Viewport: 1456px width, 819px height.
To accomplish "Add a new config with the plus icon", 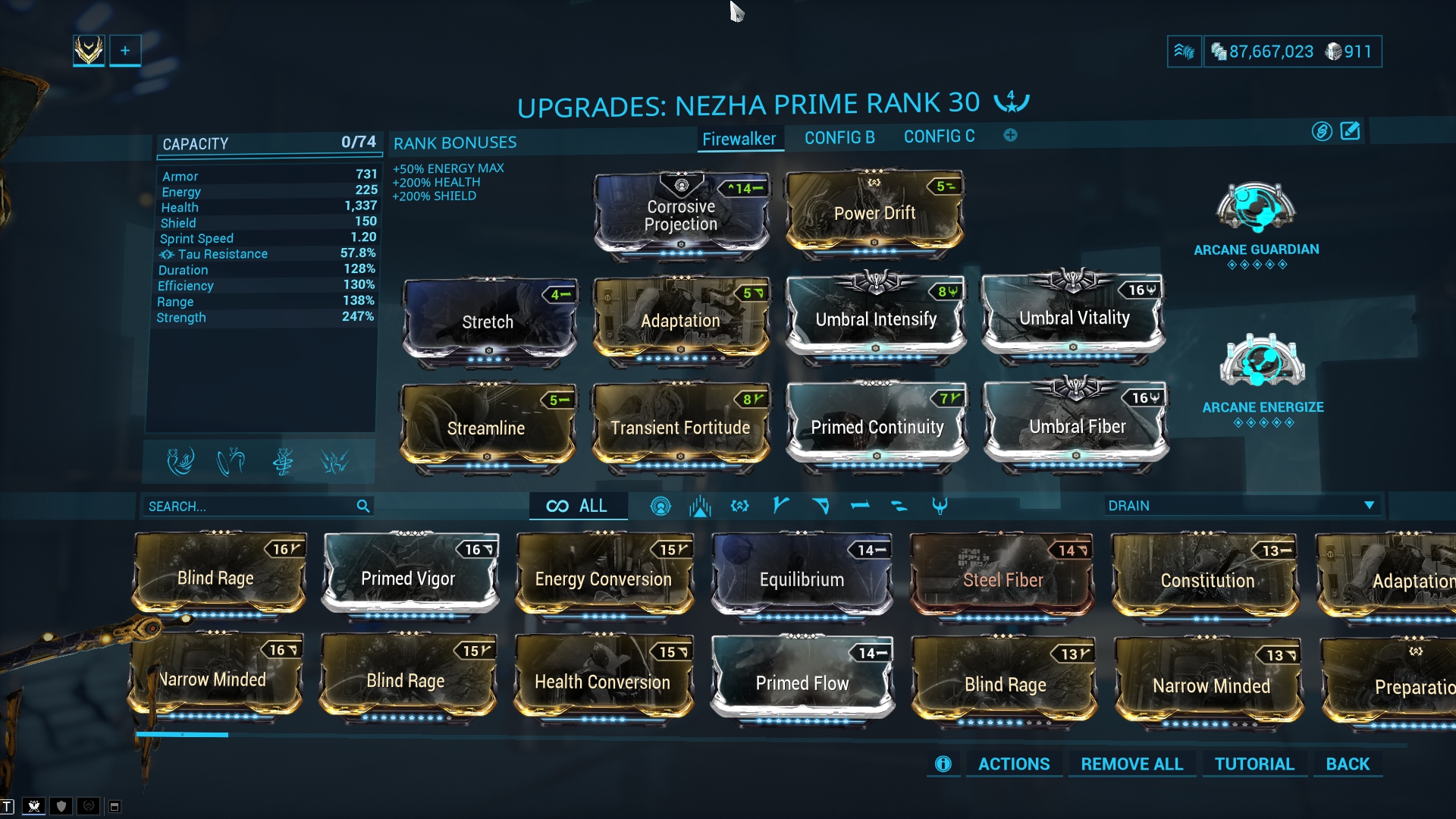I will click(1010, 136).
